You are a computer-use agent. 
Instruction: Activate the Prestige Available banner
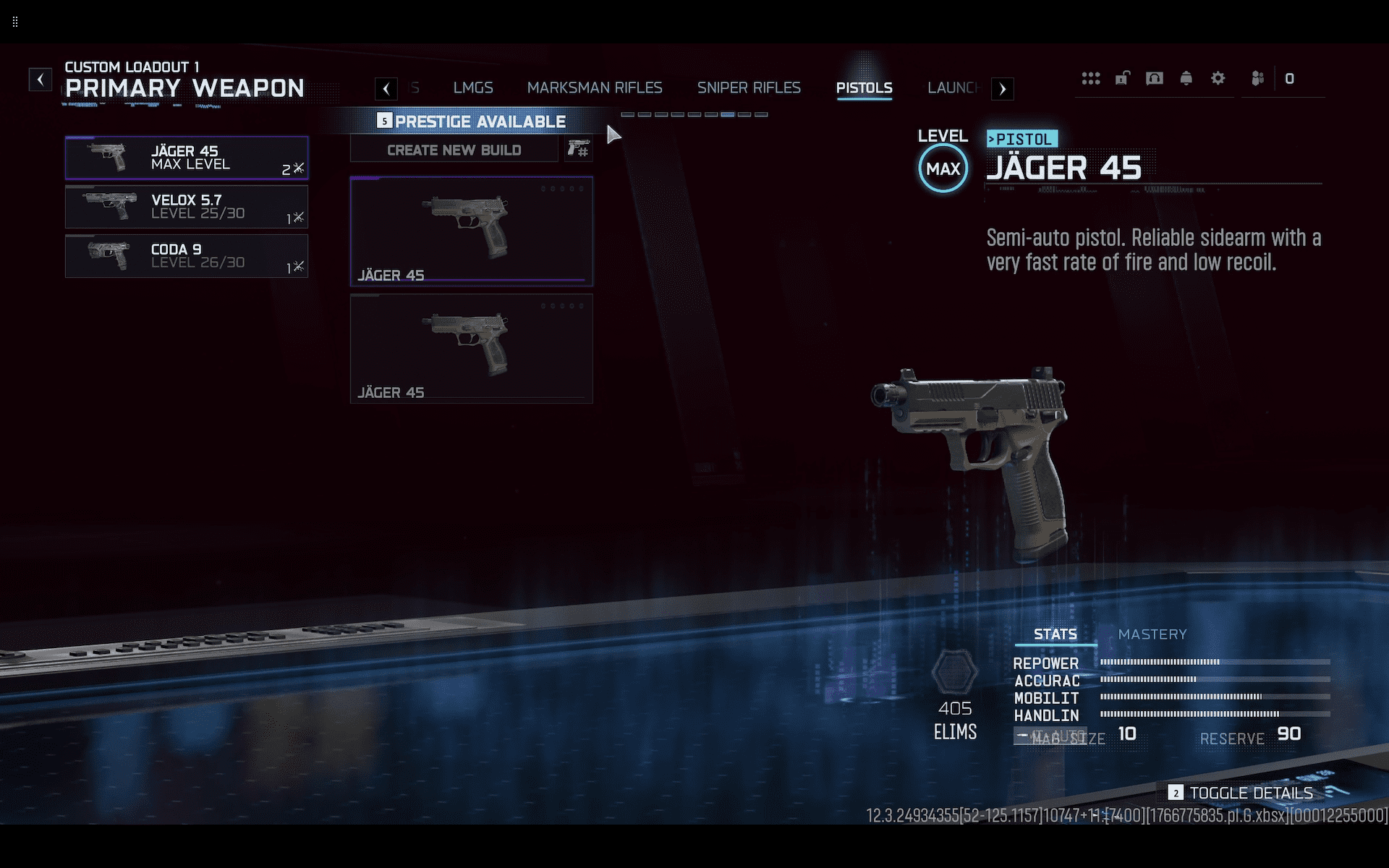[472, 122]
